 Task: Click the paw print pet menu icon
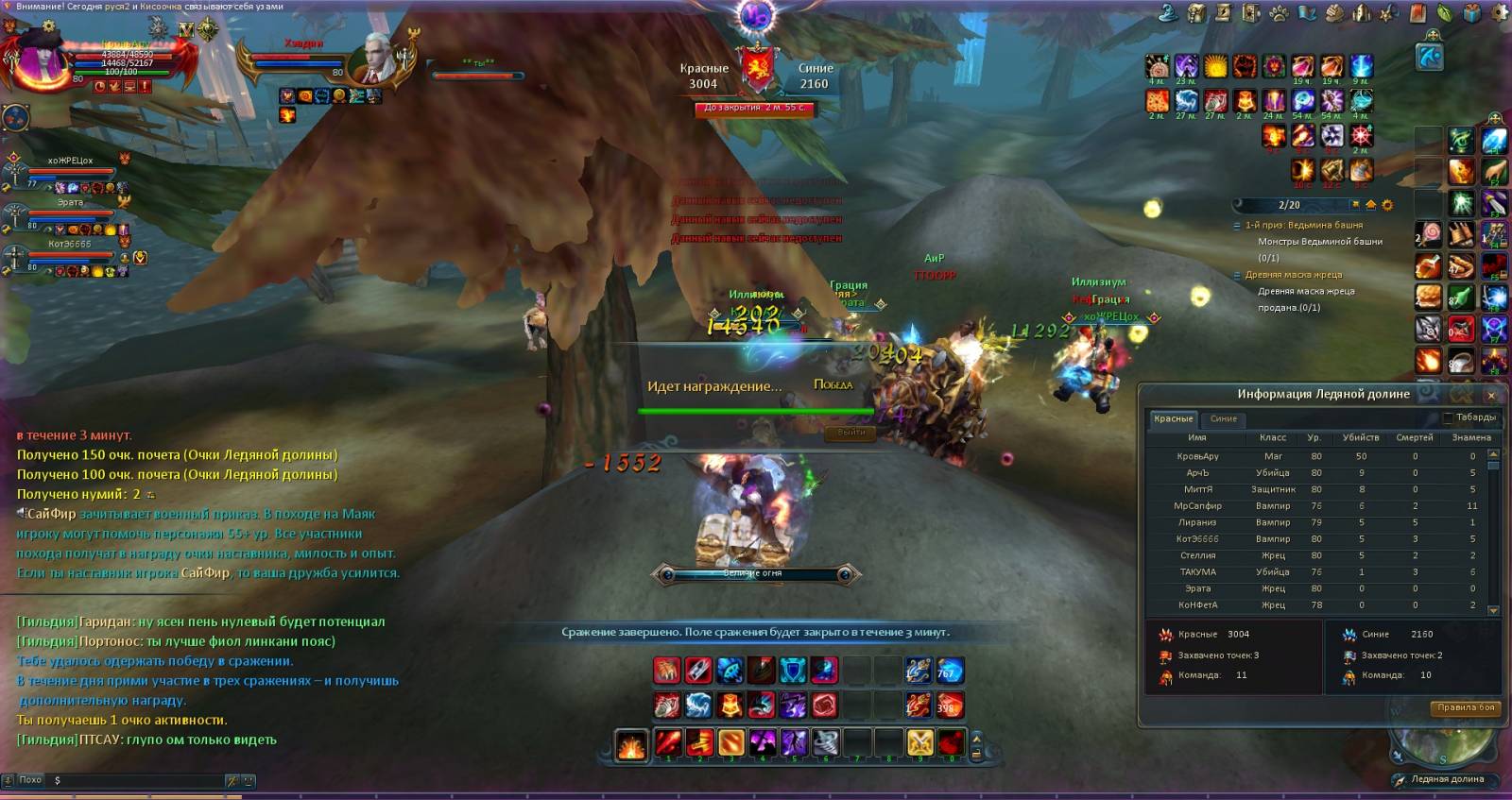click(x=1279, y=13)
